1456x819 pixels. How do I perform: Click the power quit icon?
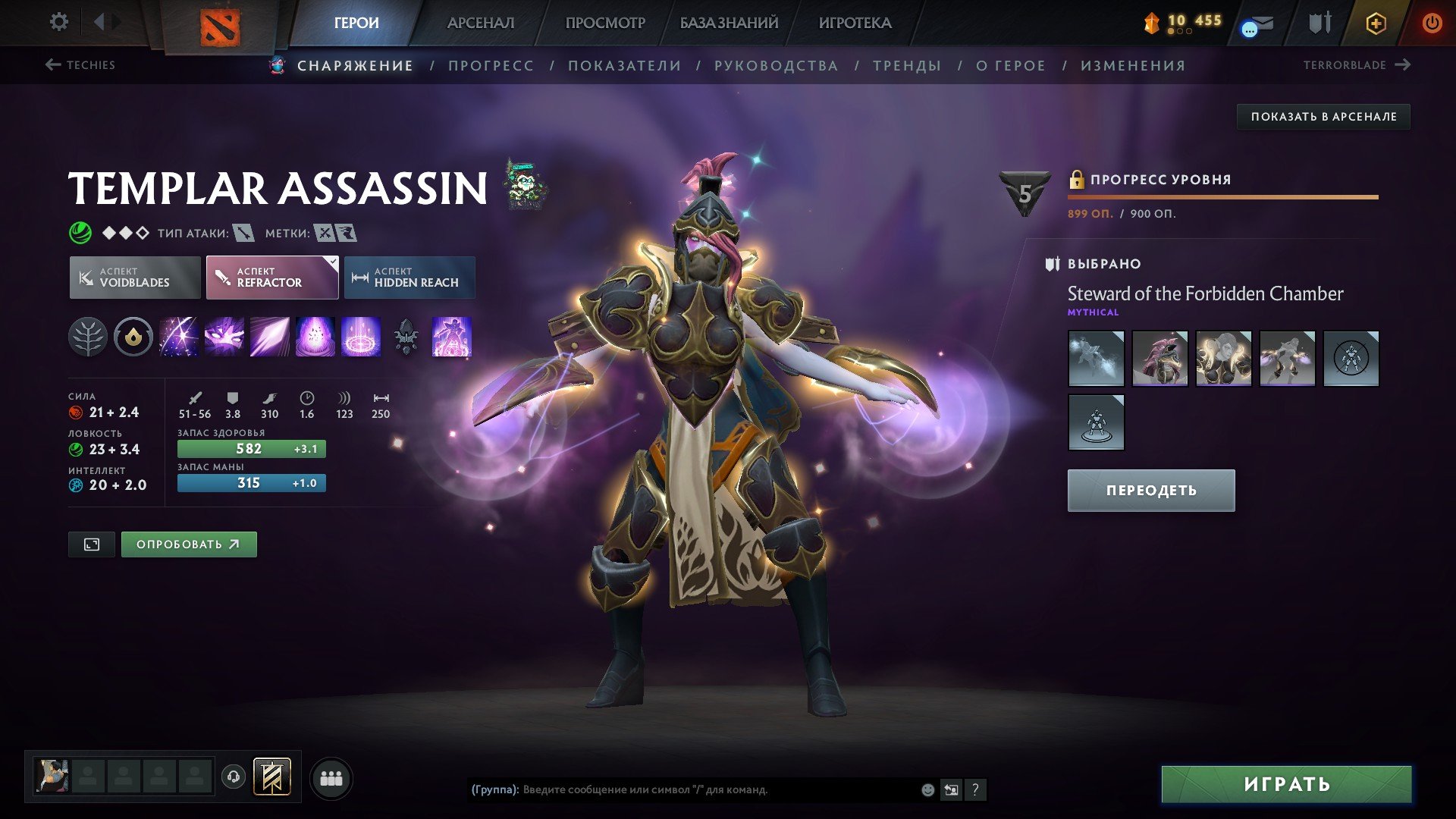coord(1432,23)
